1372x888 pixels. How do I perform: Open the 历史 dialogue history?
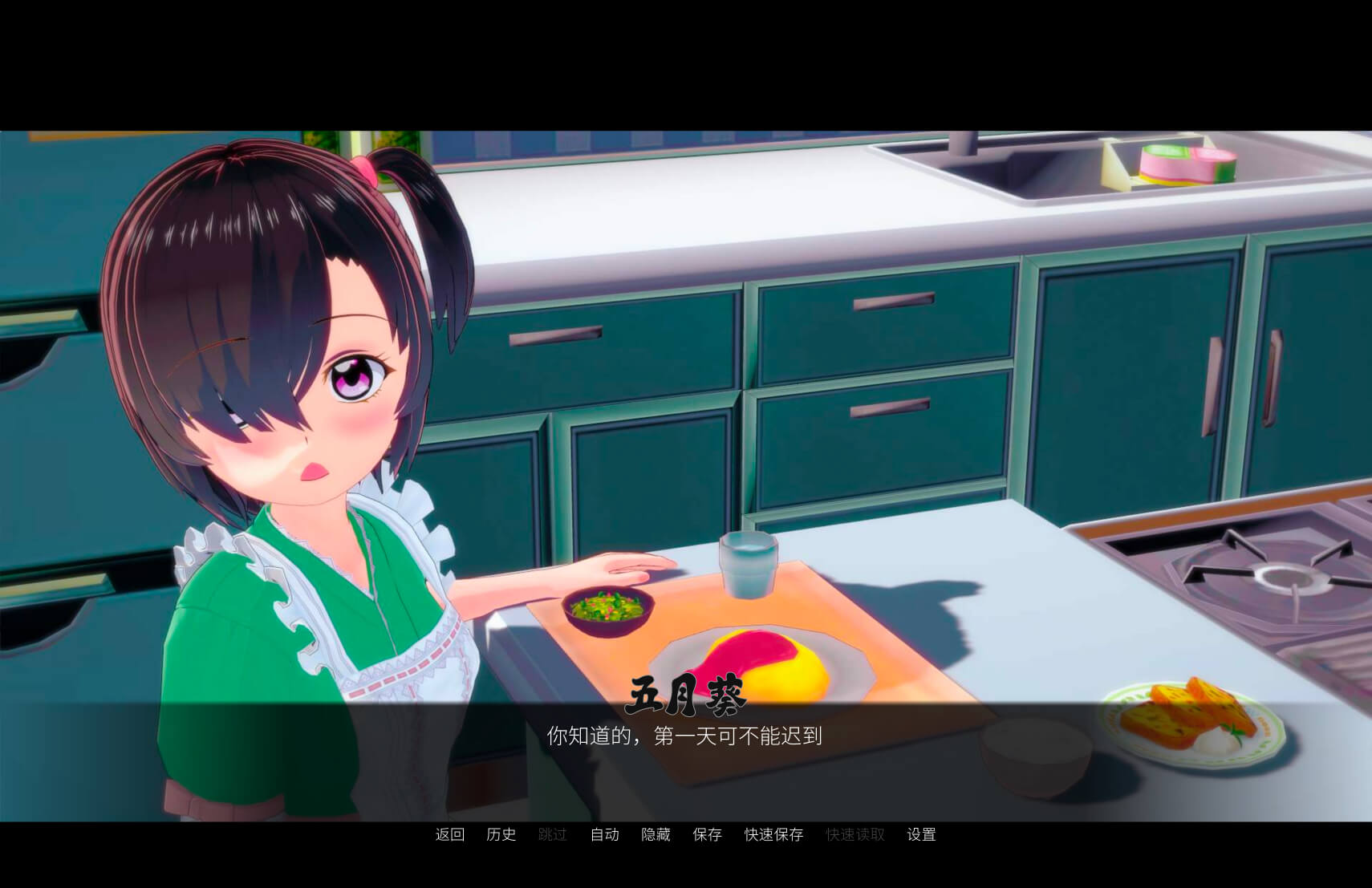pyautogui.click(x=501, y=834)
